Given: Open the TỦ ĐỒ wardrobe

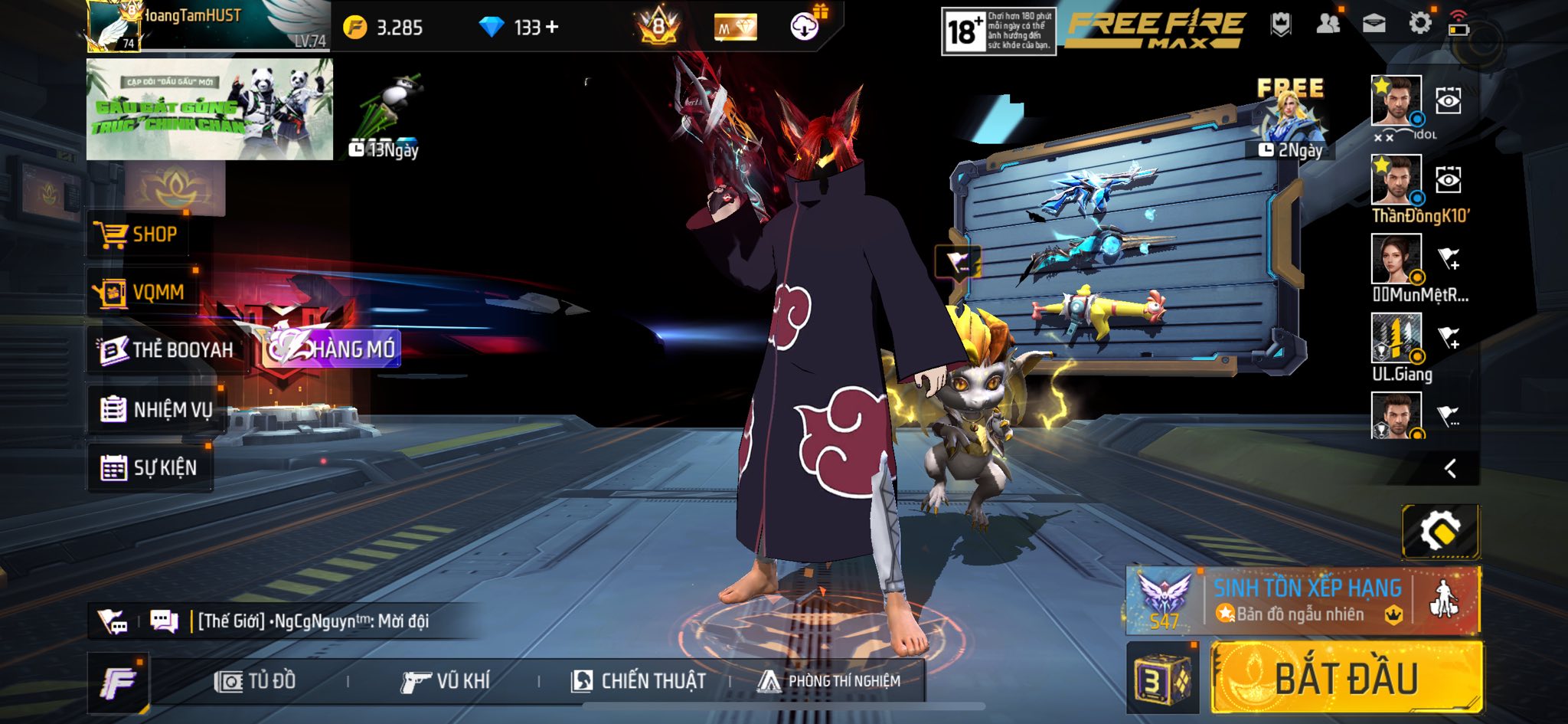Looking at the screenshot, I should pos(255,681).
